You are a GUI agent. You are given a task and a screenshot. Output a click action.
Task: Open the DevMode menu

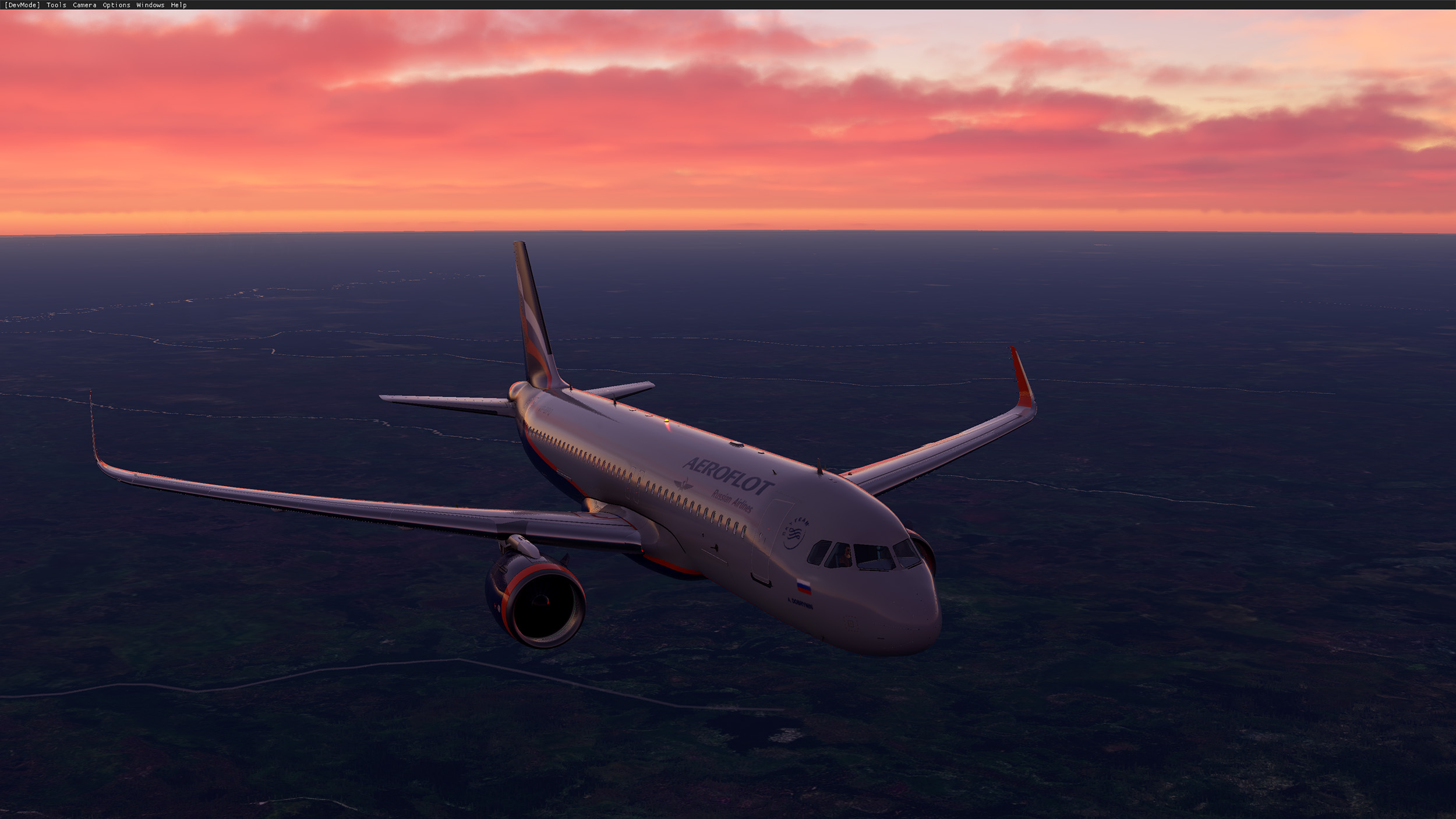click(22, 5)
